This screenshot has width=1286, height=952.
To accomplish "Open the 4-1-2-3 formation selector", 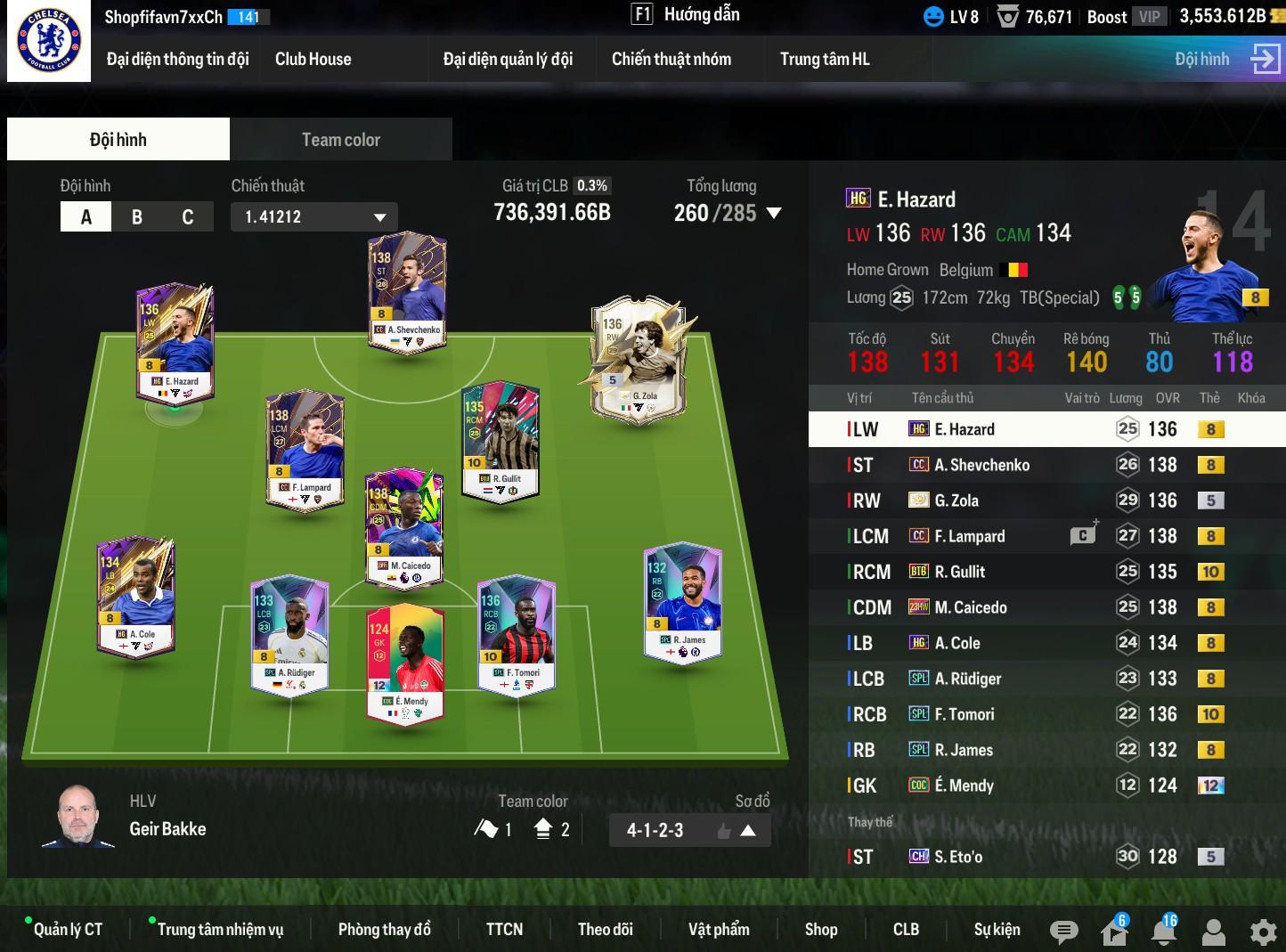I will tap(689, 831).
